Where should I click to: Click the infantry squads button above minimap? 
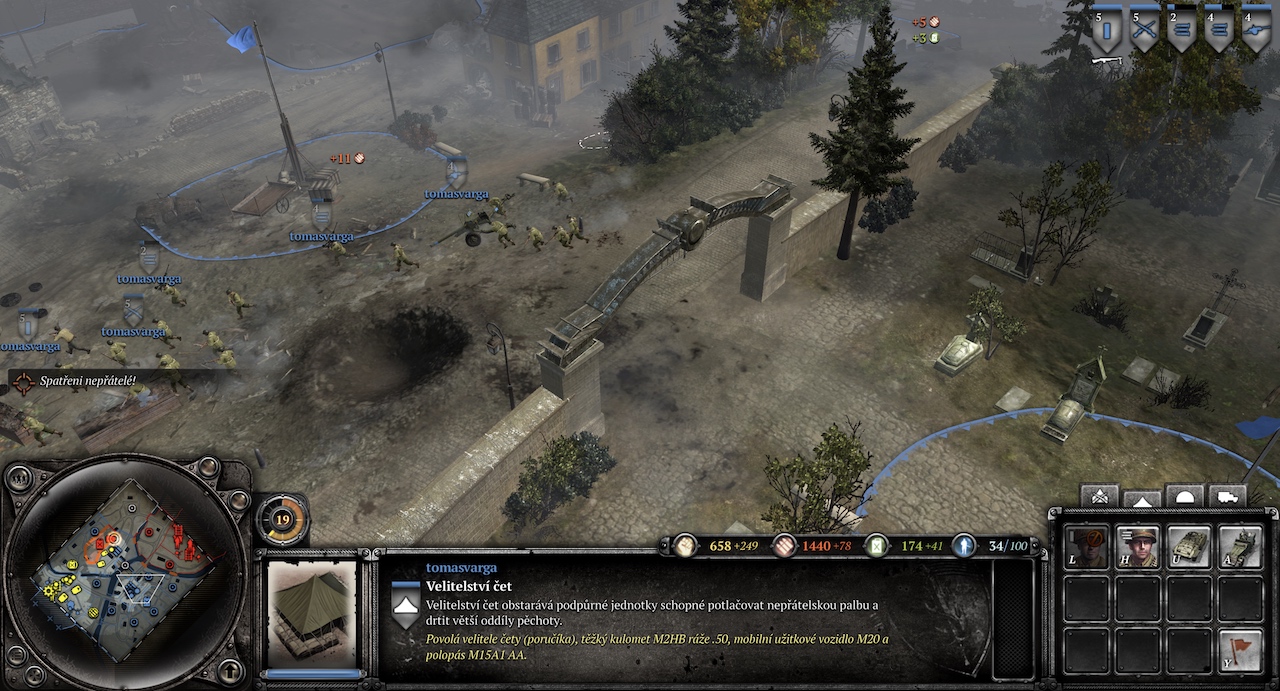click(x=21, y=475)
